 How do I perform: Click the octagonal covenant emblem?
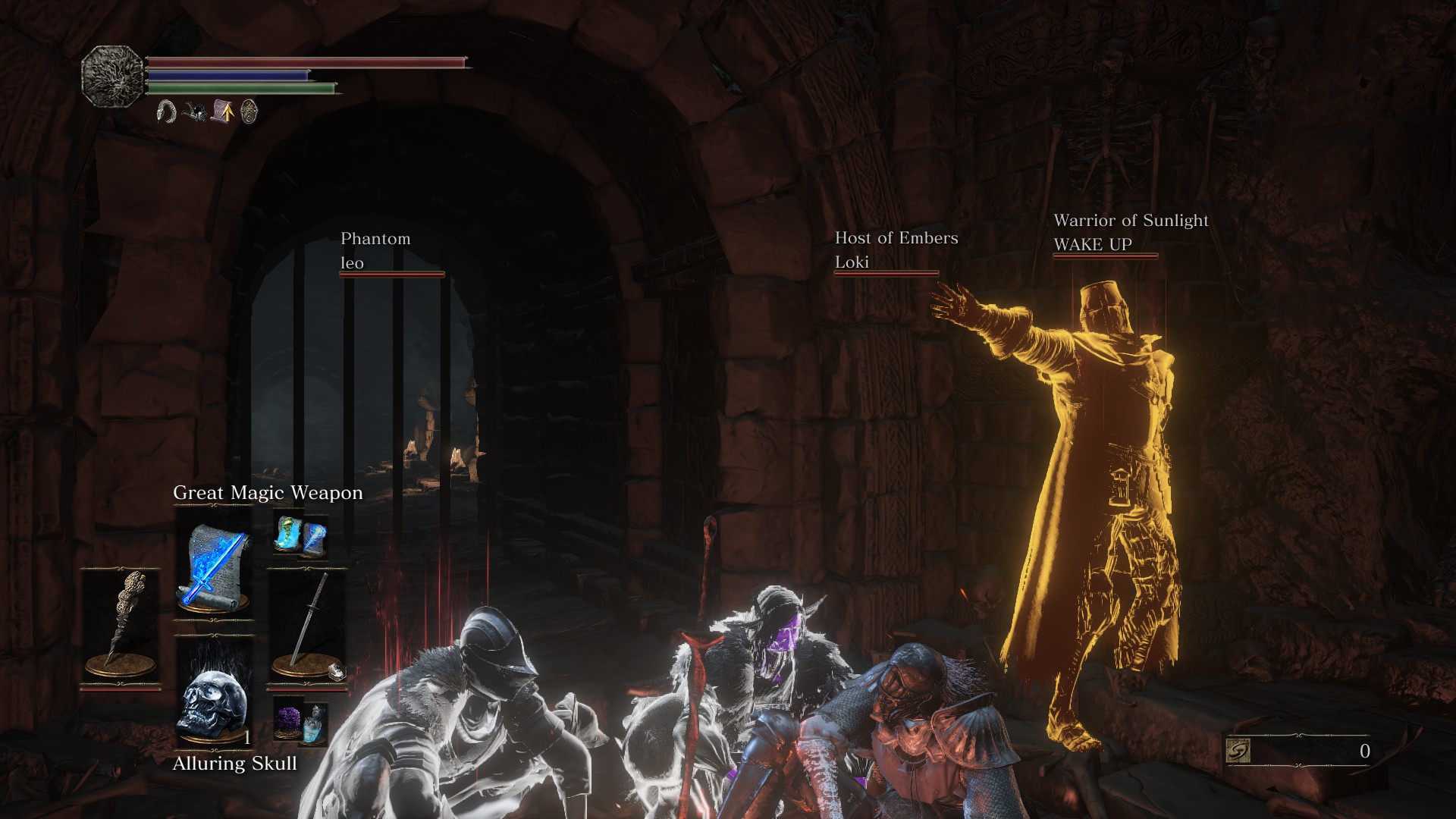pyautogui.click(x=113, y=75)
